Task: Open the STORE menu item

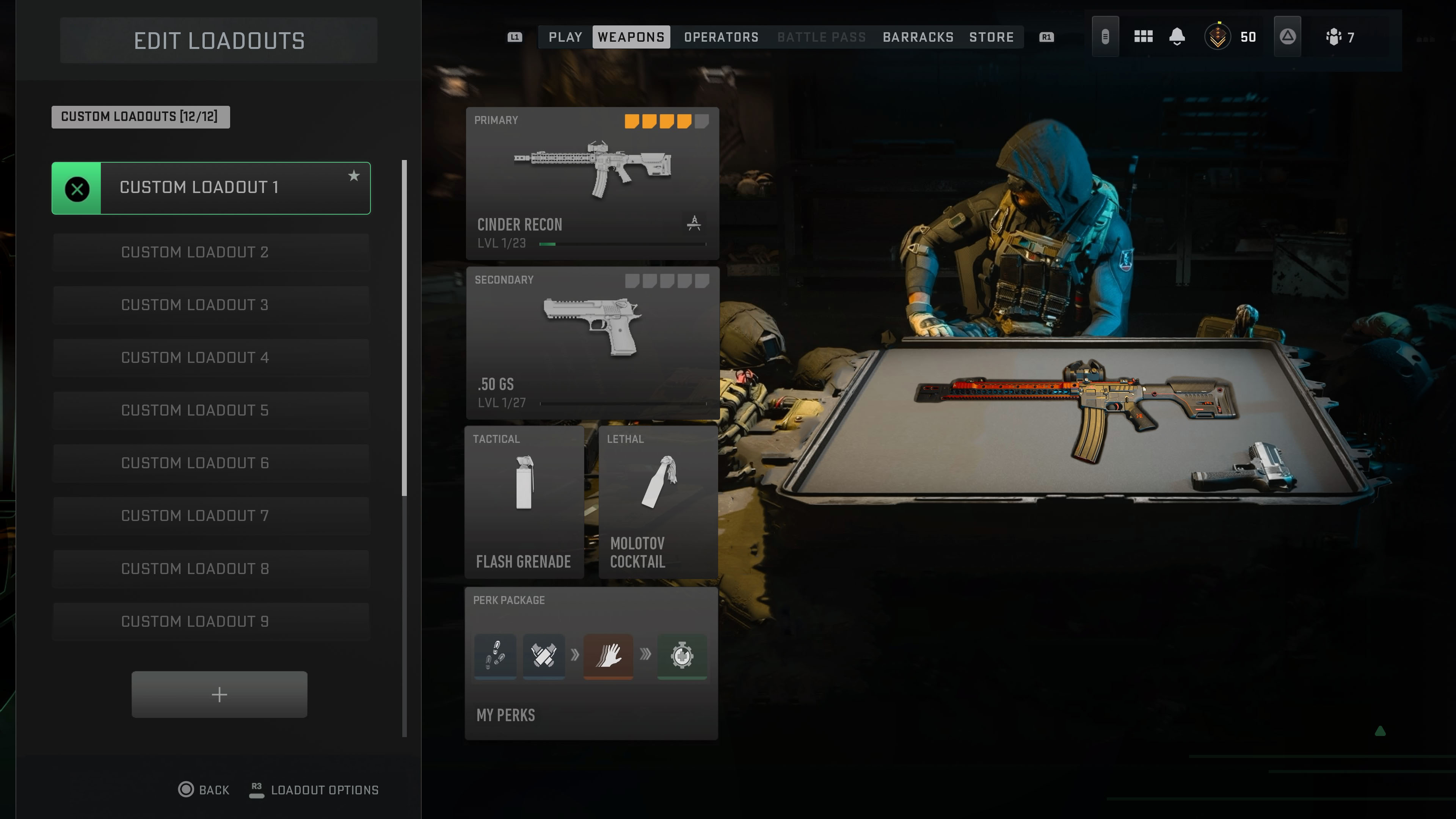Action: click(992, 37)
